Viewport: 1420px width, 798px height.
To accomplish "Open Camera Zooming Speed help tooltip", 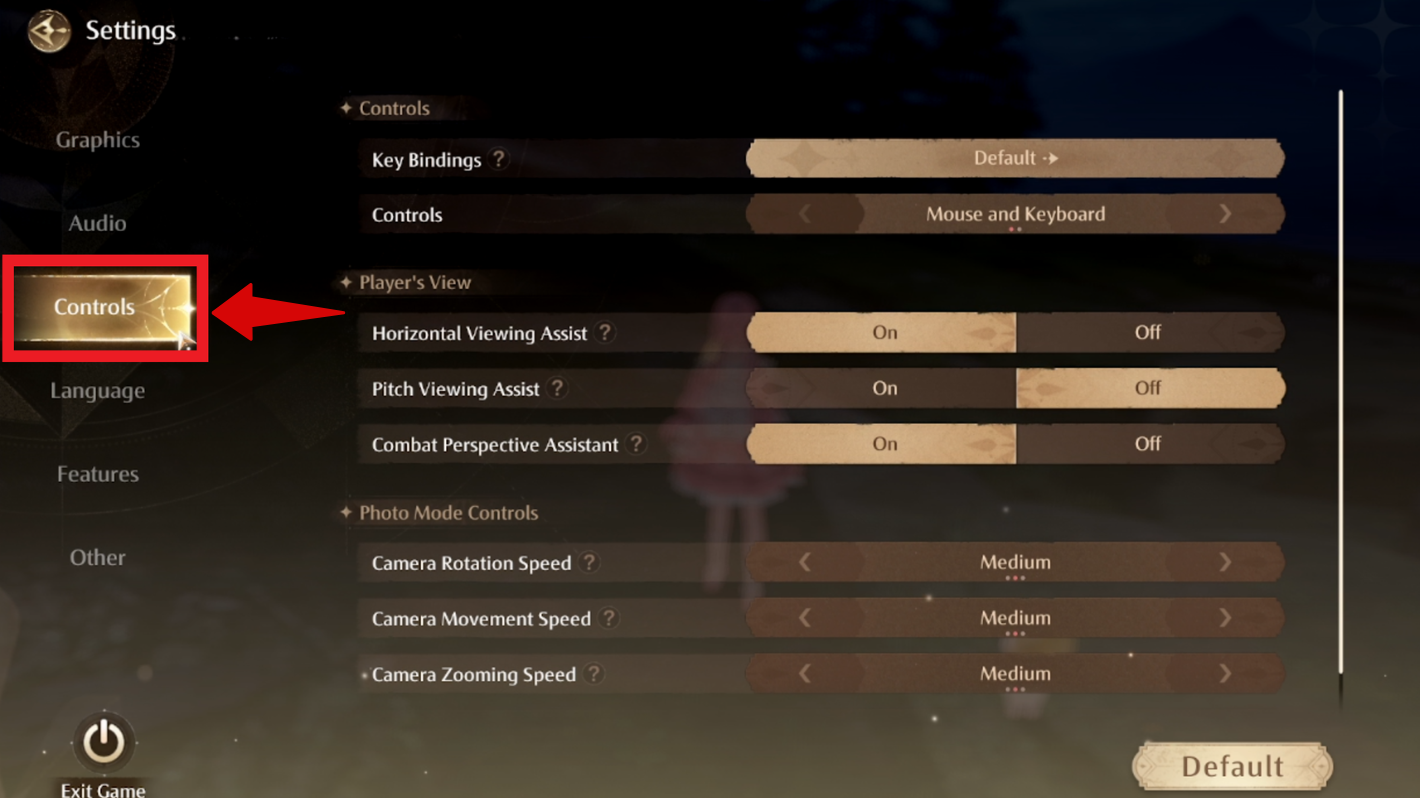I will pyautogui.click(x=595, y=675).
